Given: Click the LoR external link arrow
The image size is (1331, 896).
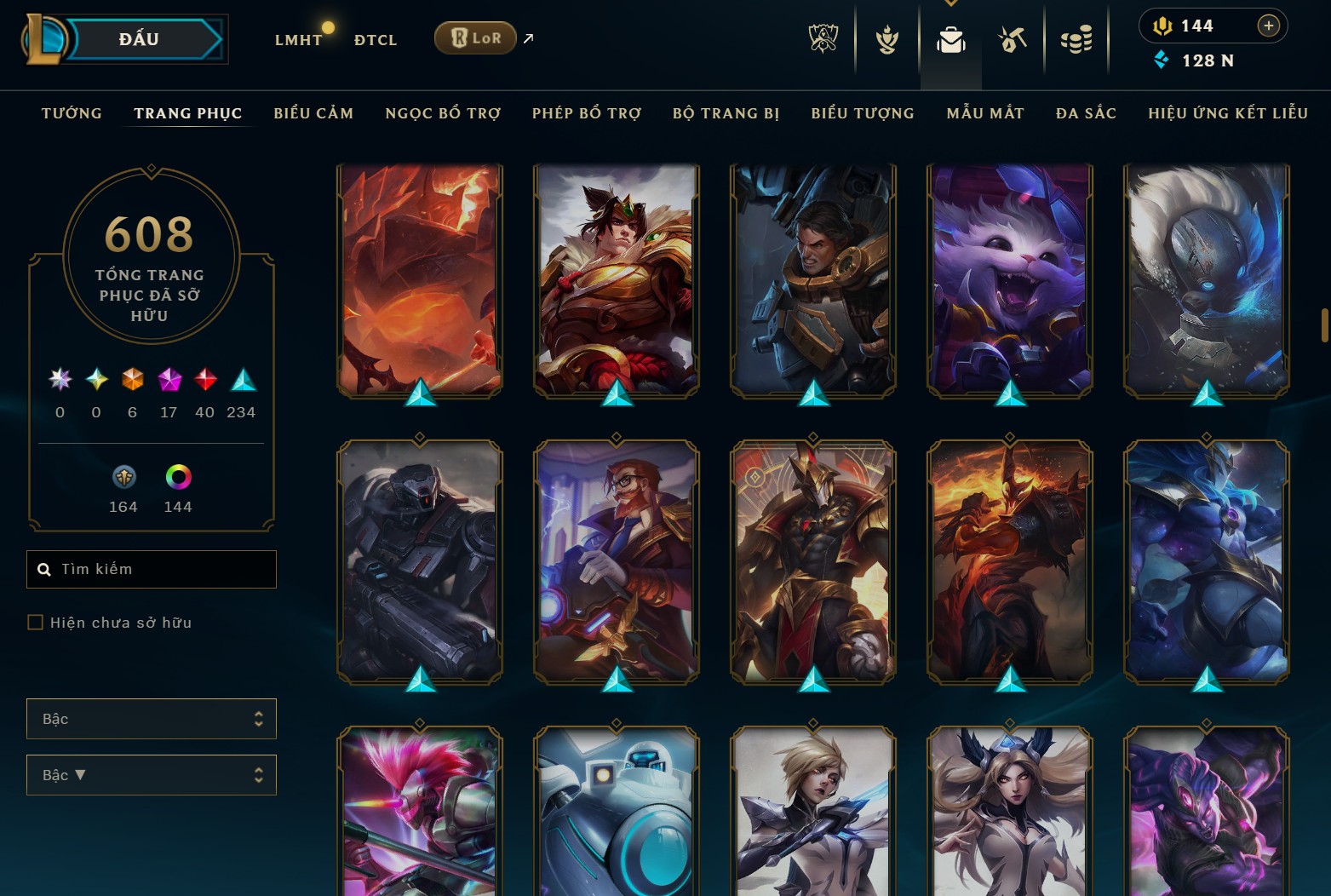Looking at the screenshot, I should [x=527, y=38].
